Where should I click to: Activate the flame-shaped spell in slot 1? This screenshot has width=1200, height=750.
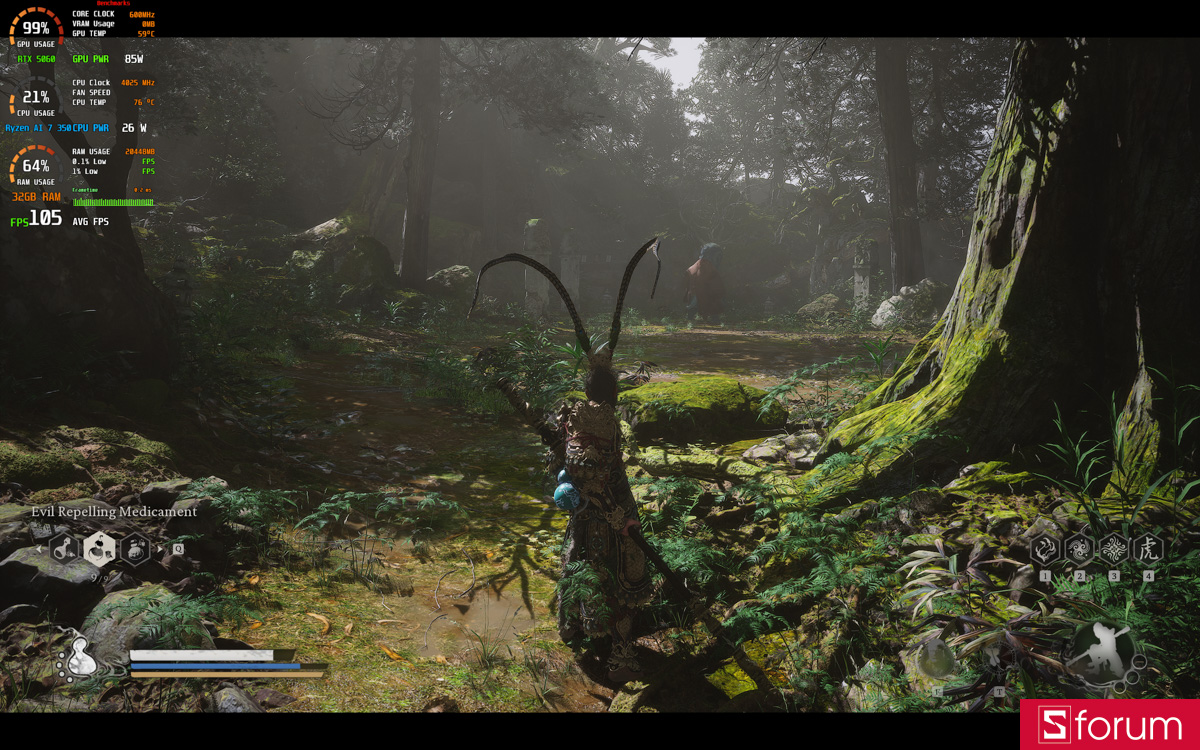[x=1045, y=548]
